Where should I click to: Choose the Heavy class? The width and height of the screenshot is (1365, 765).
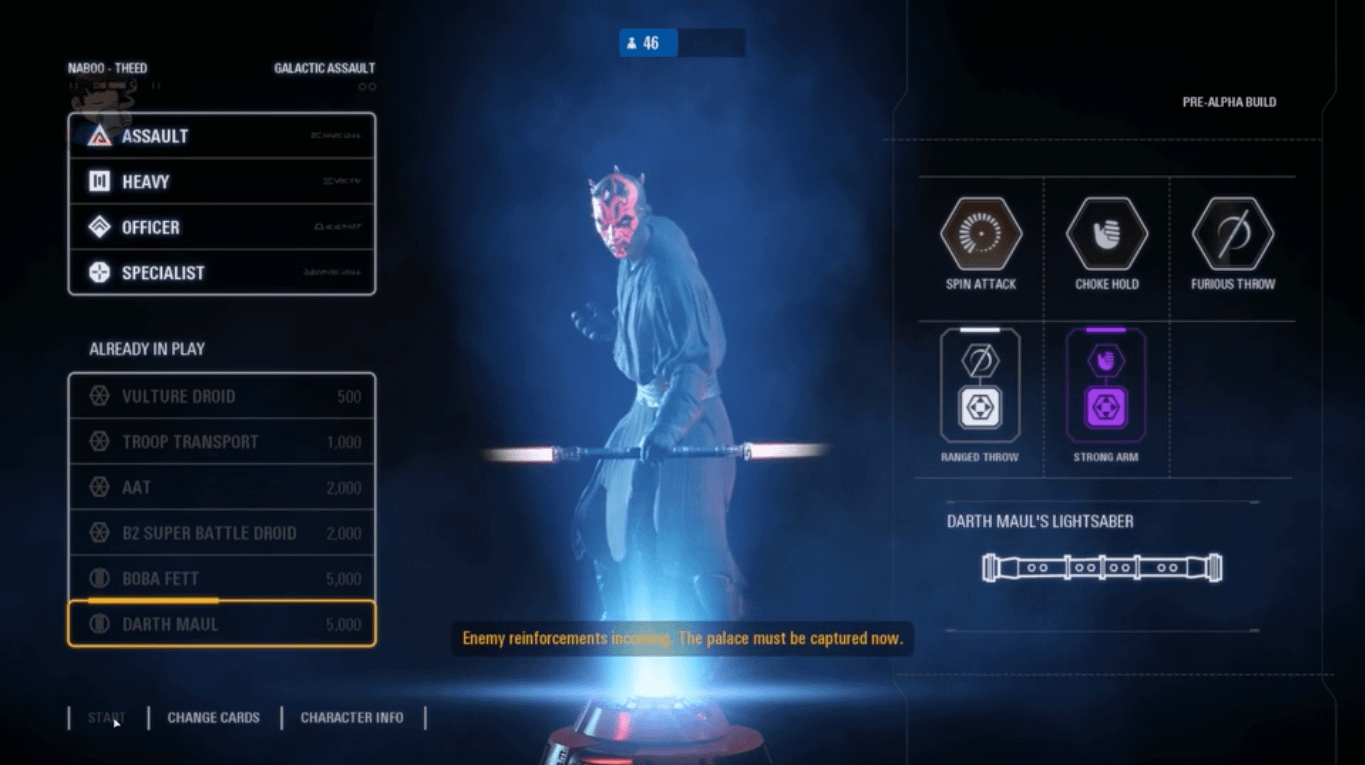pos(221,182)
